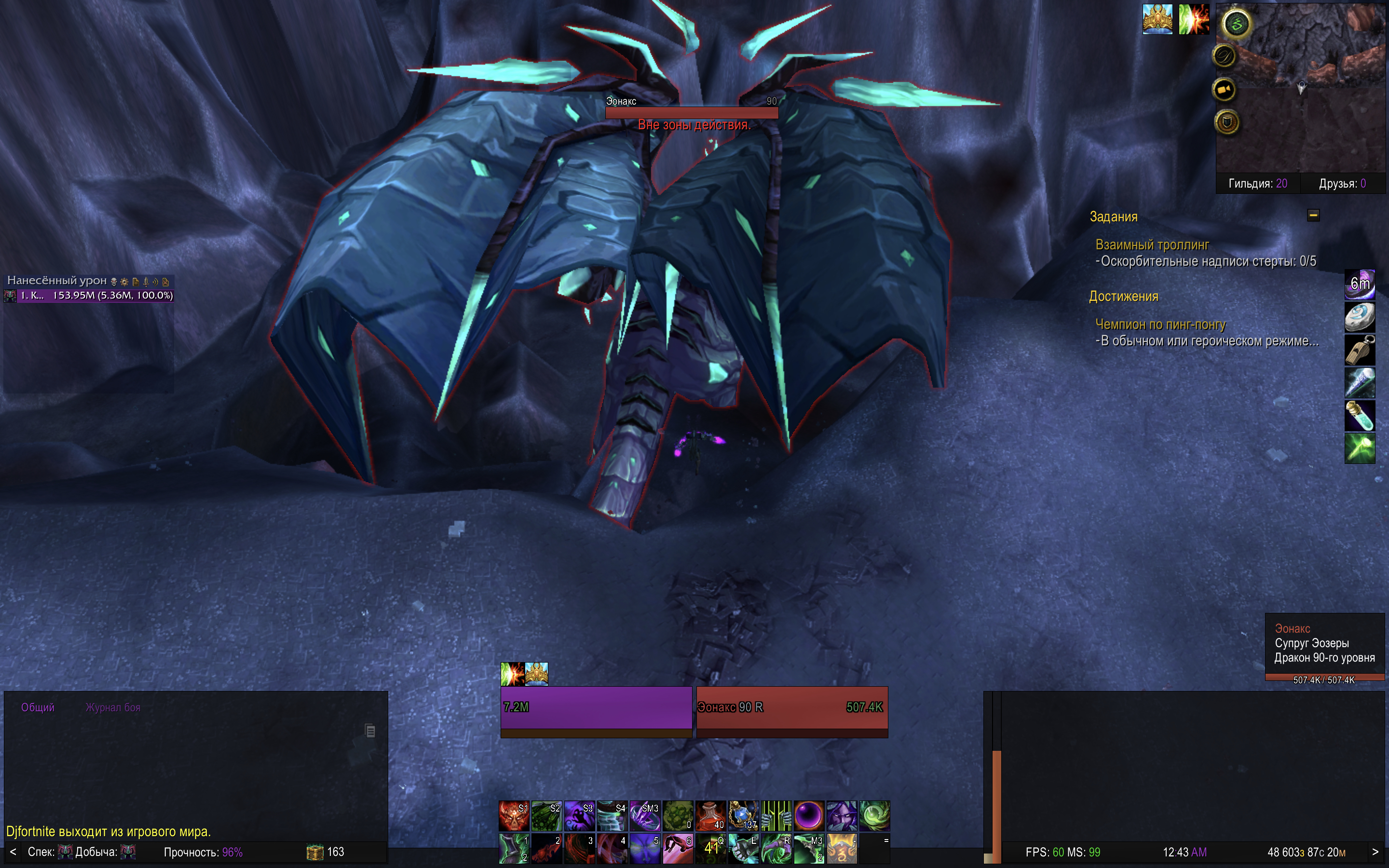This screenshot has width=1389, height=868.
Task: Use the teal flask item
Action: (x=1360, y=416)
